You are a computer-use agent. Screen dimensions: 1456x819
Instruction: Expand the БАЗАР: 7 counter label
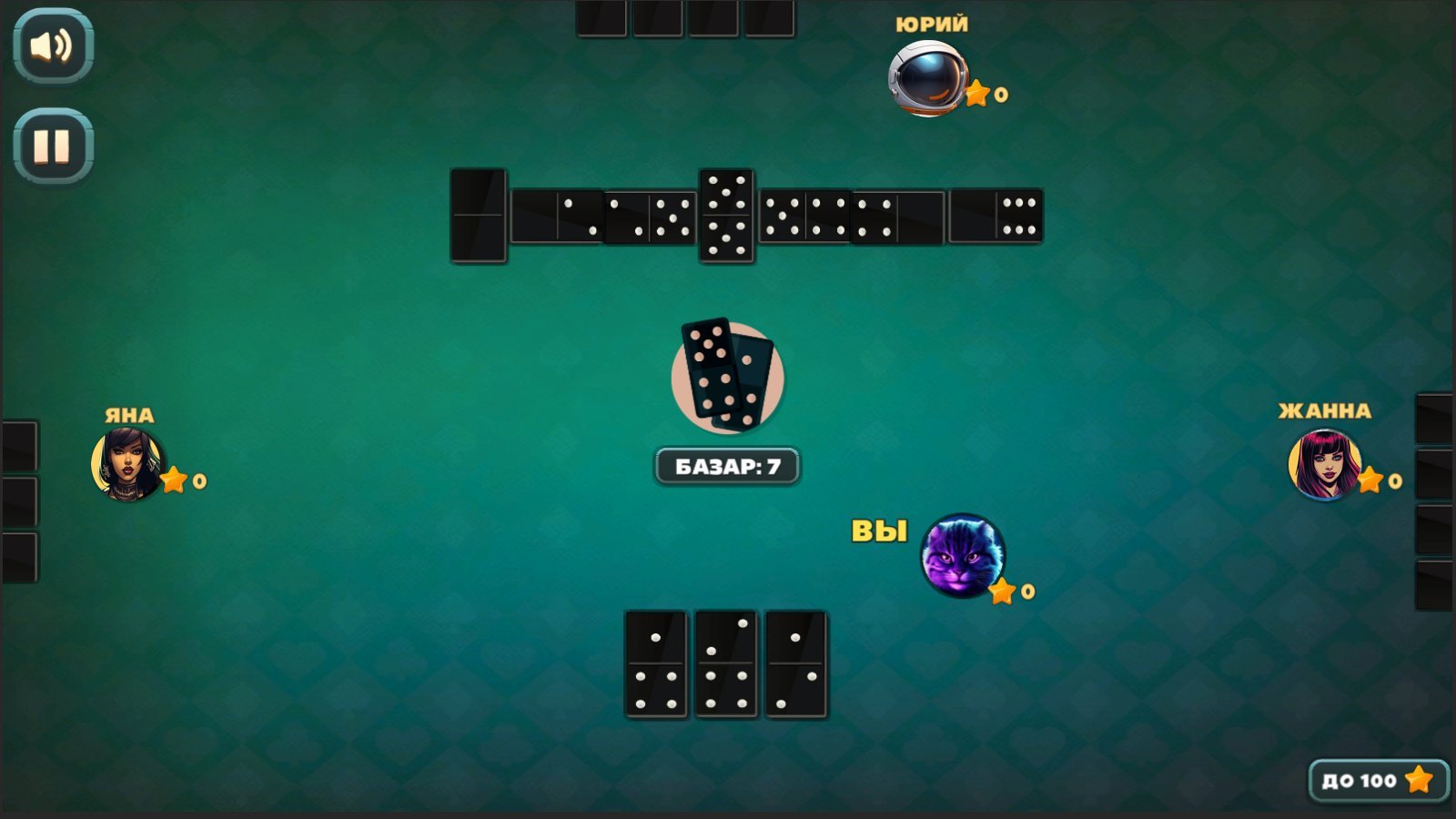725,465
